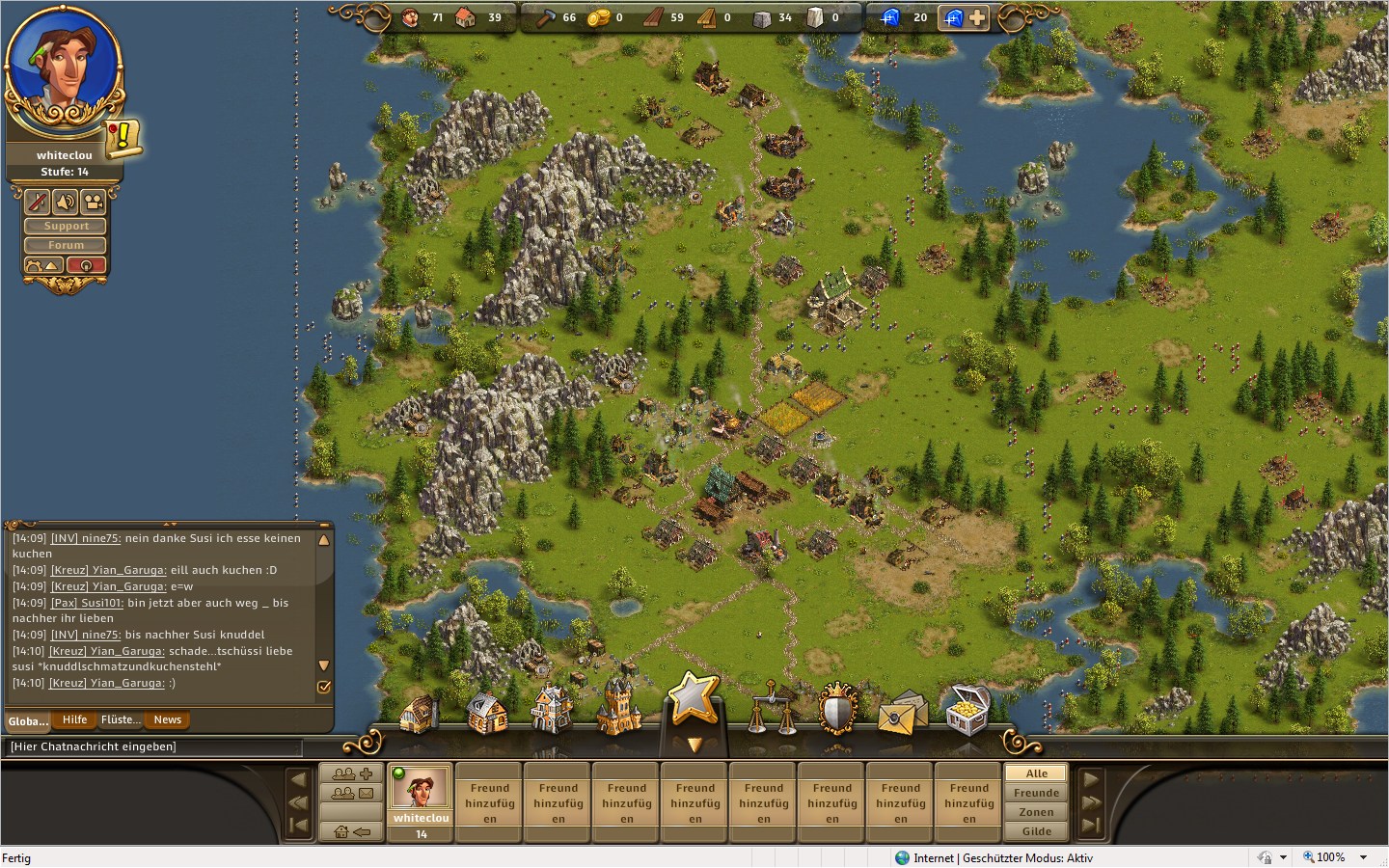
Task: Open the Forum link
Action: pyautogui.click(x=66, y=245)
